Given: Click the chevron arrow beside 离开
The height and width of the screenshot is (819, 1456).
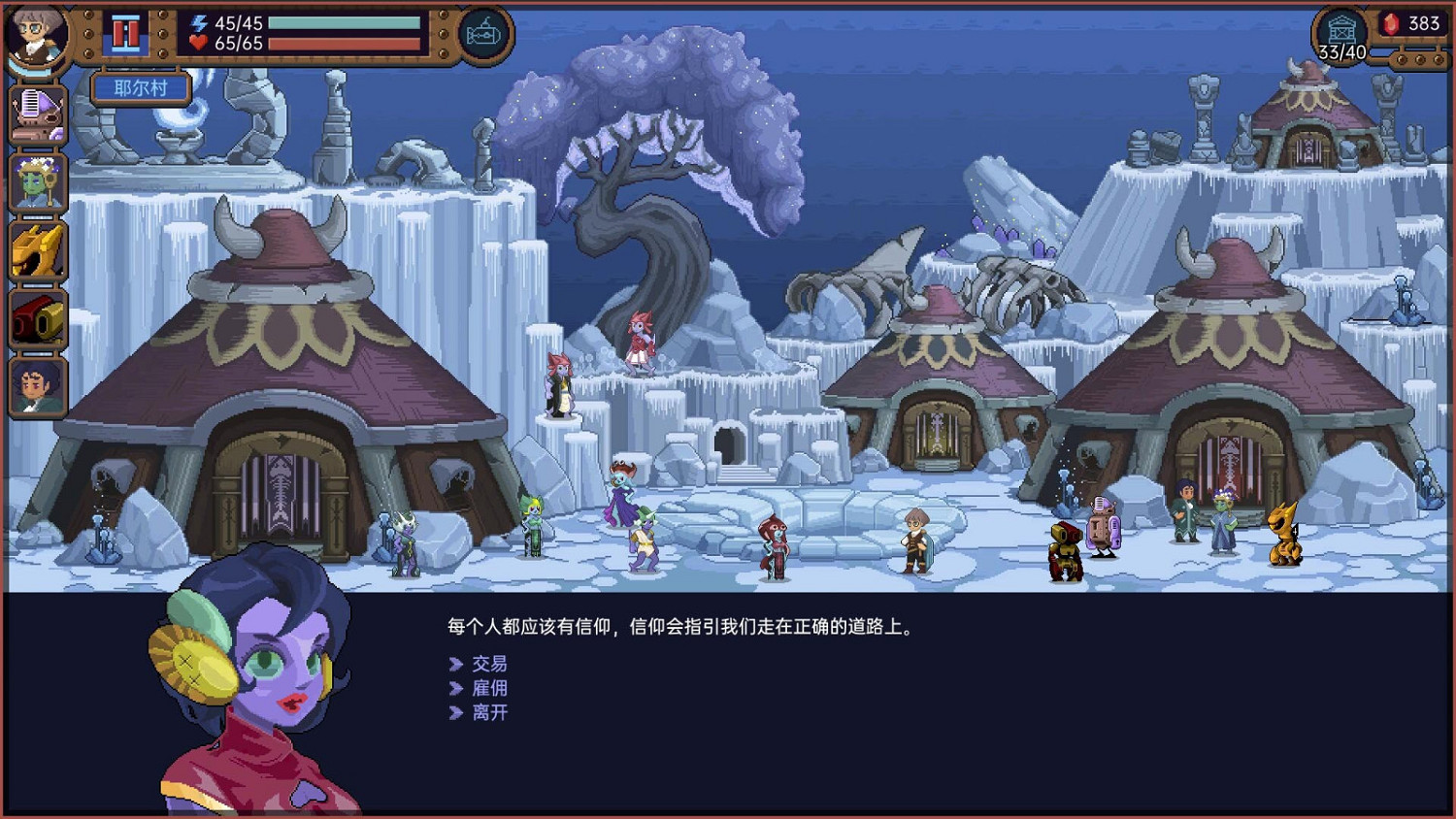Looking at the screenshot, I should pos(455,713).
